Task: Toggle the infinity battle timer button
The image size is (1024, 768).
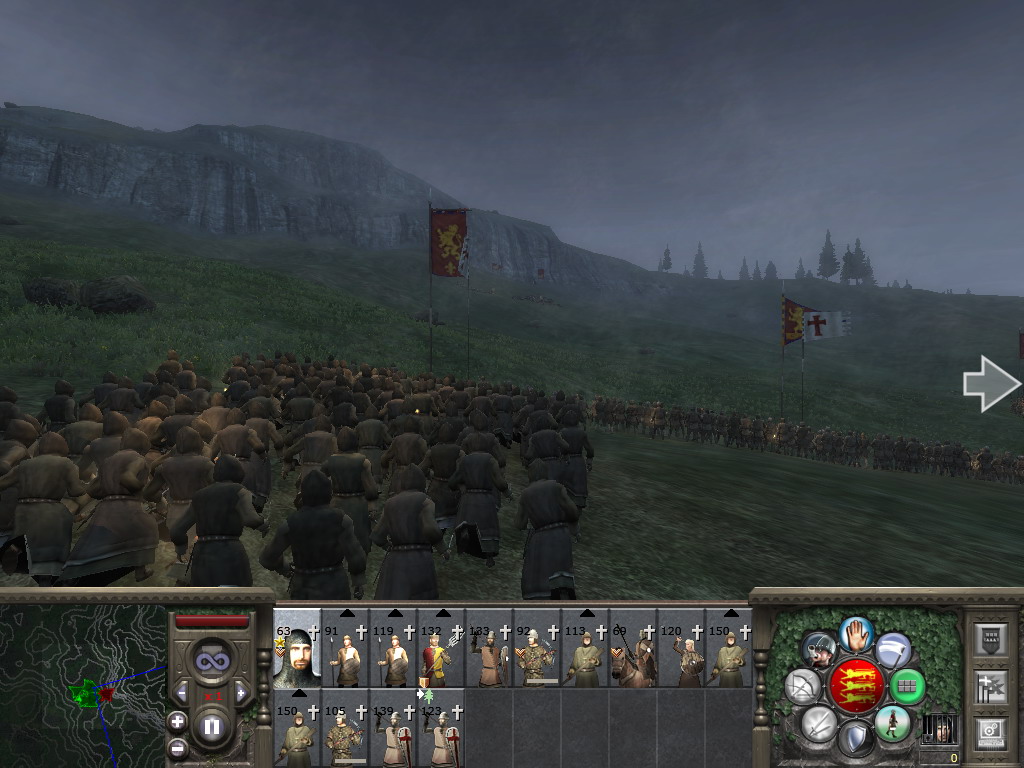Action: [212, 659]
